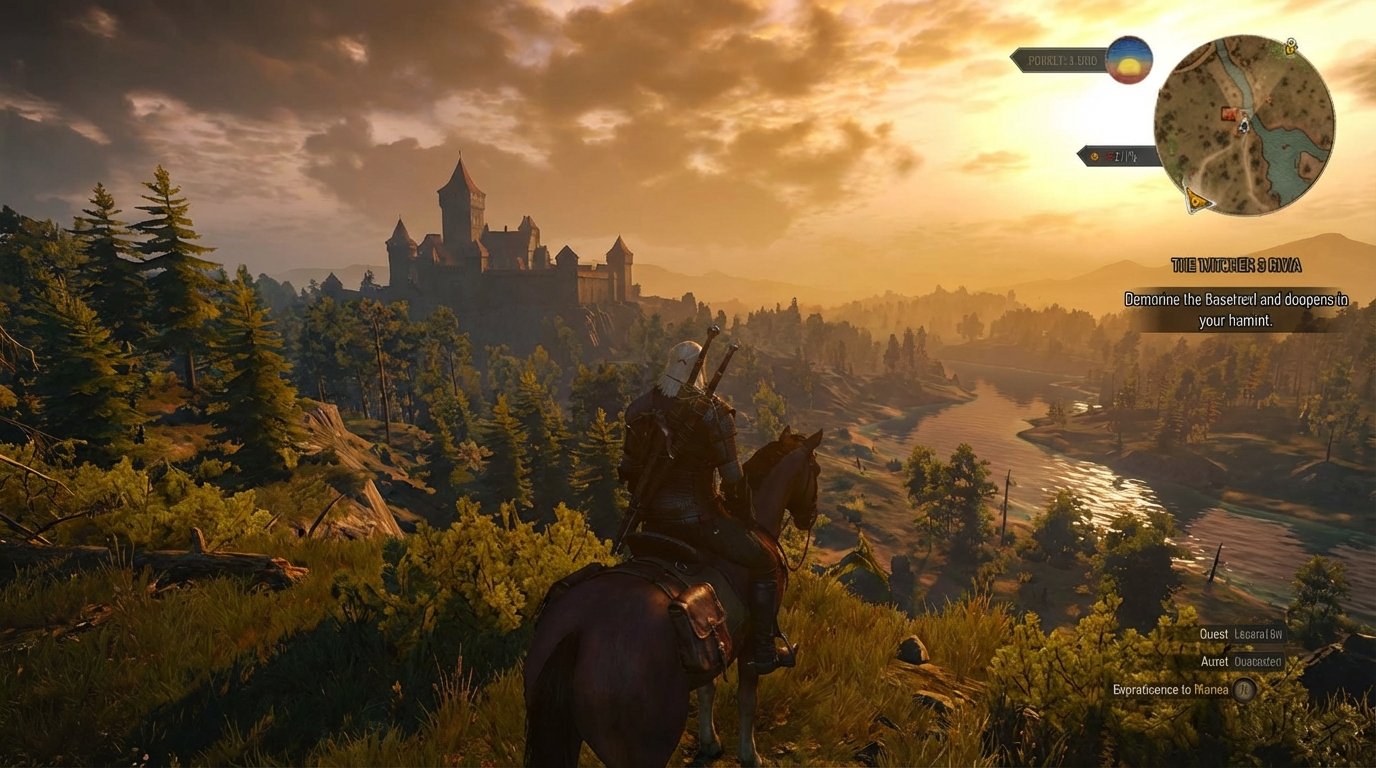
Task: Select the red buff status icon next to the coin
Action: (x=1110, y=155)
